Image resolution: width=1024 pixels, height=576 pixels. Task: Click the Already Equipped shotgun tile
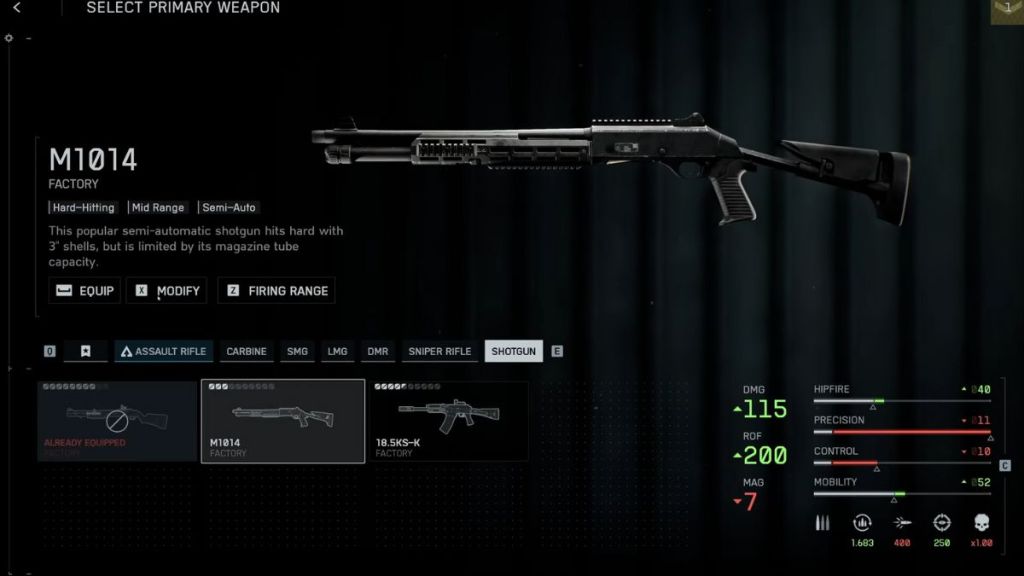[116, 421]
